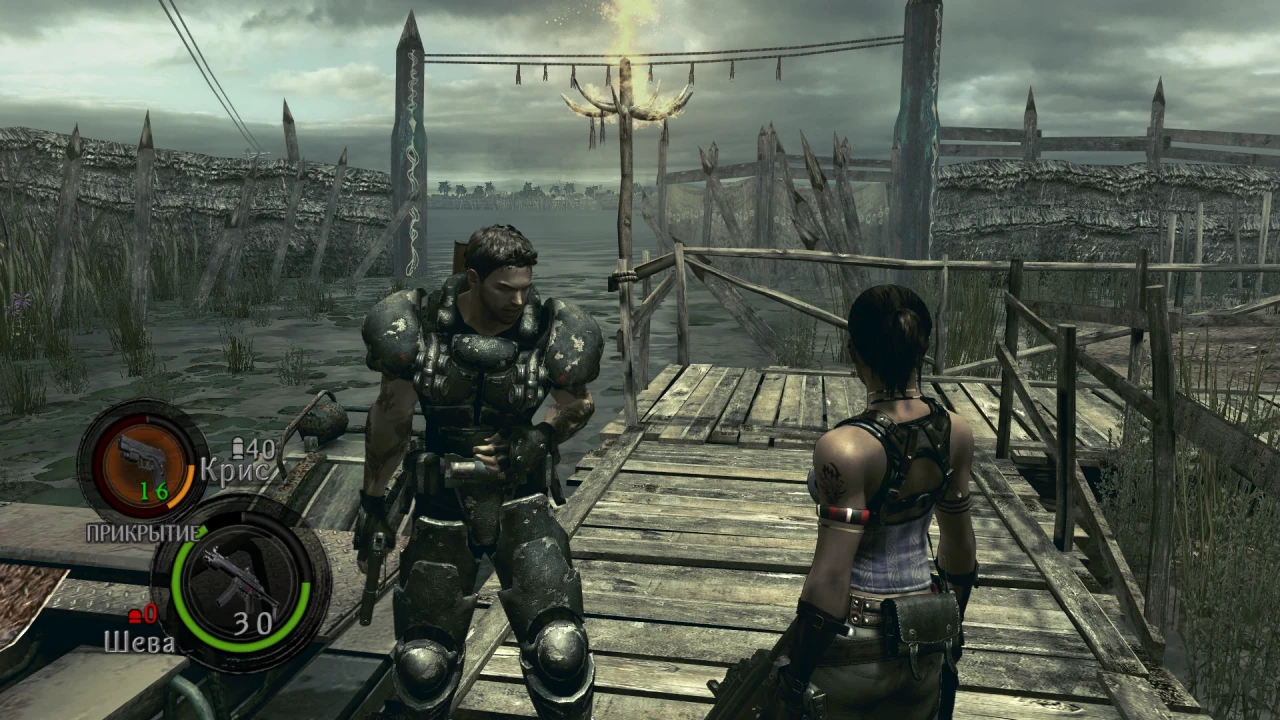Select Sheva's submachine gun icon
The width and height of the screenshot is (1280, 720).
point(236,580)
